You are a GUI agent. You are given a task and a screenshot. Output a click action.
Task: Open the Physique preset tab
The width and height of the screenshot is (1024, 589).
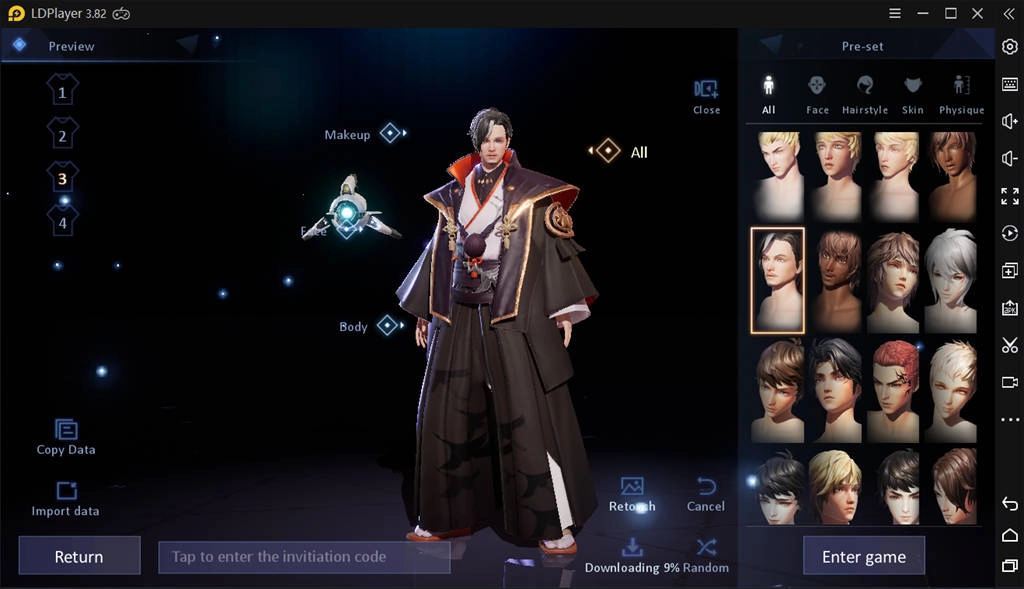(x=961, y=93)
